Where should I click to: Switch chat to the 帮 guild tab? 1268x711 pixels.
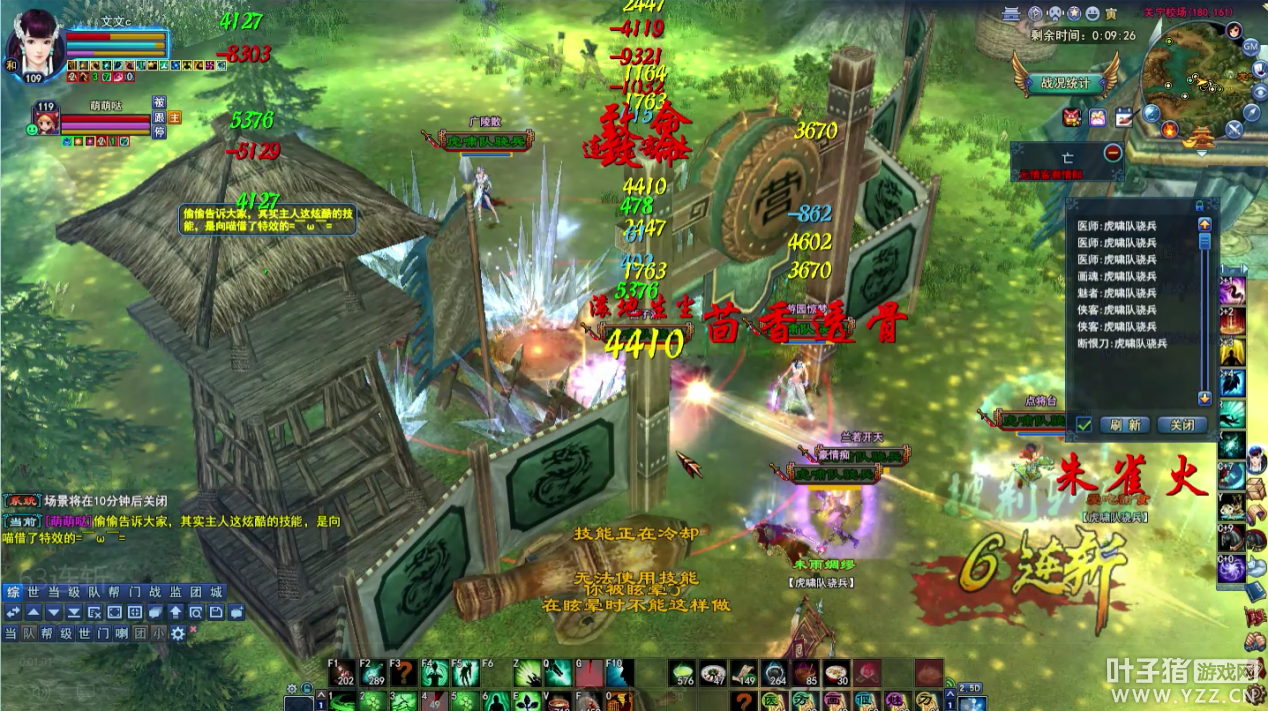tap(113, 591)
